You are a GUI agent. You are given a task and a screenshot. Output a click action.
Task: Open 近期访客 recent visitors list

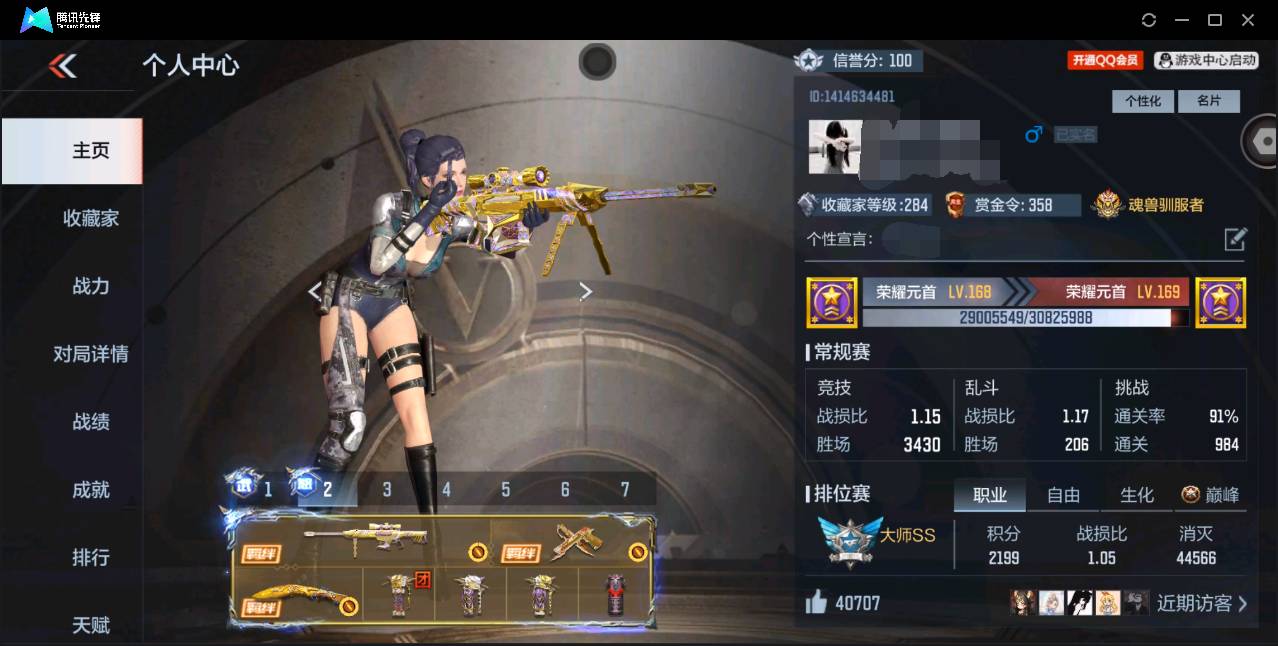[1201, 603]
